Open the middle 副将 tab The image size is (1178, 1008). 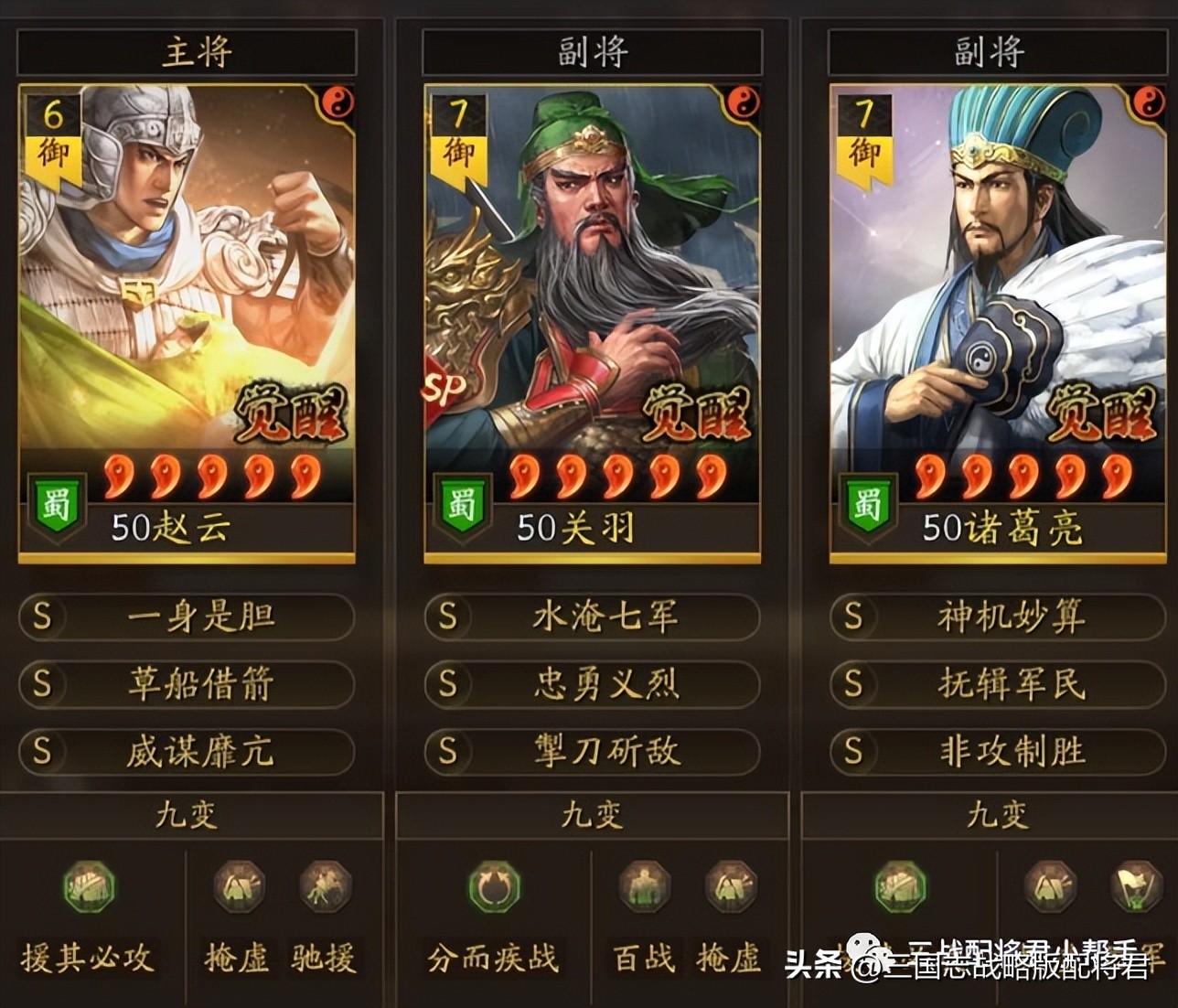pos(591,52)
